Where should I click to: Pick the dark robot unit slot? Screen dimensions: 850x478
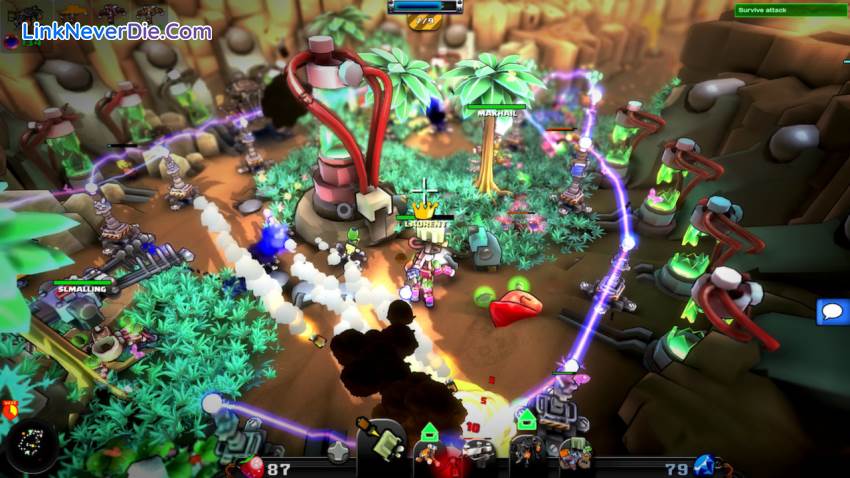[x=527, y=452]
